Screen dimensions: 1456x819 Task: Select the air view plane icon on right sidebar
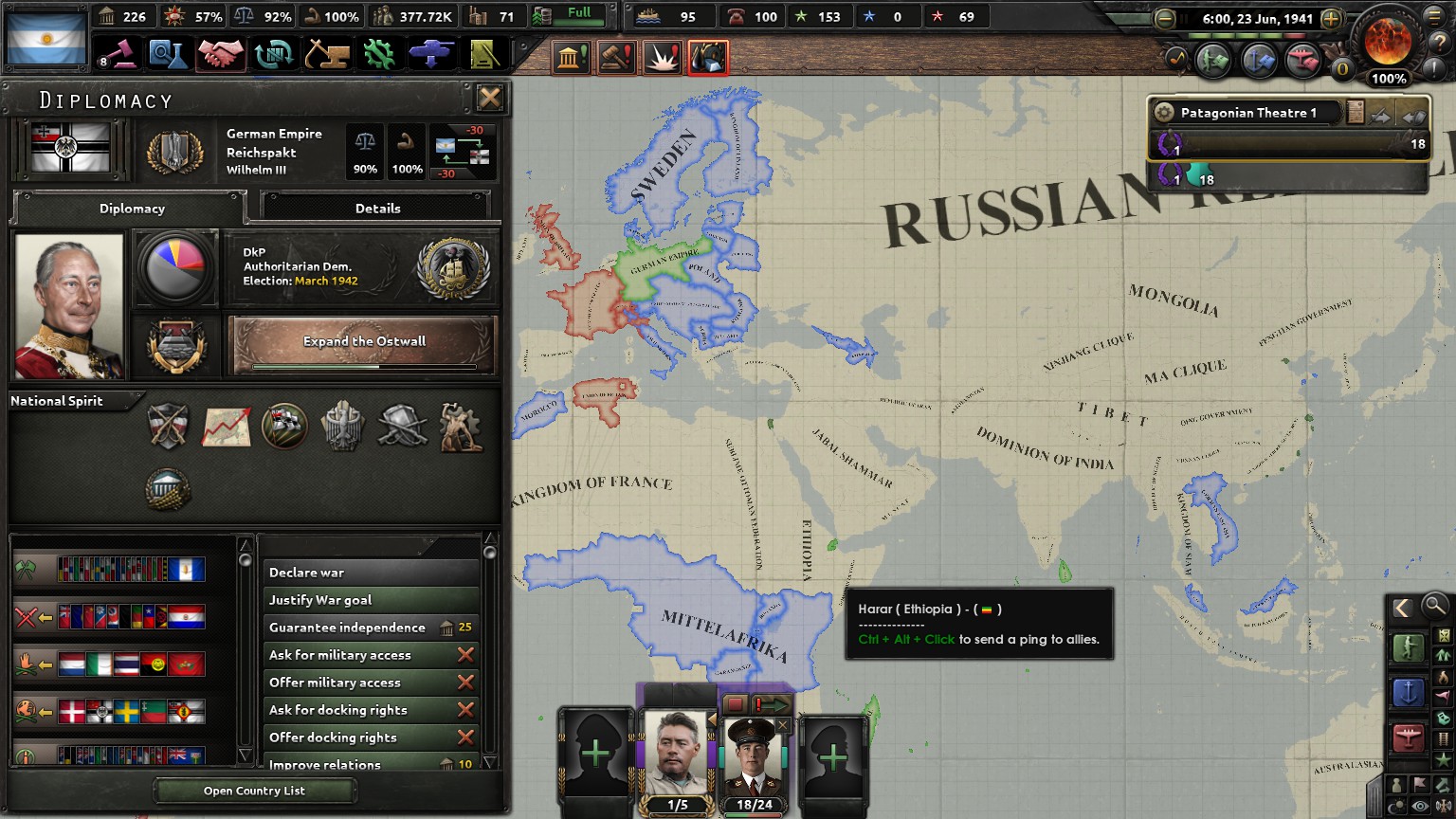point(1409,737)
